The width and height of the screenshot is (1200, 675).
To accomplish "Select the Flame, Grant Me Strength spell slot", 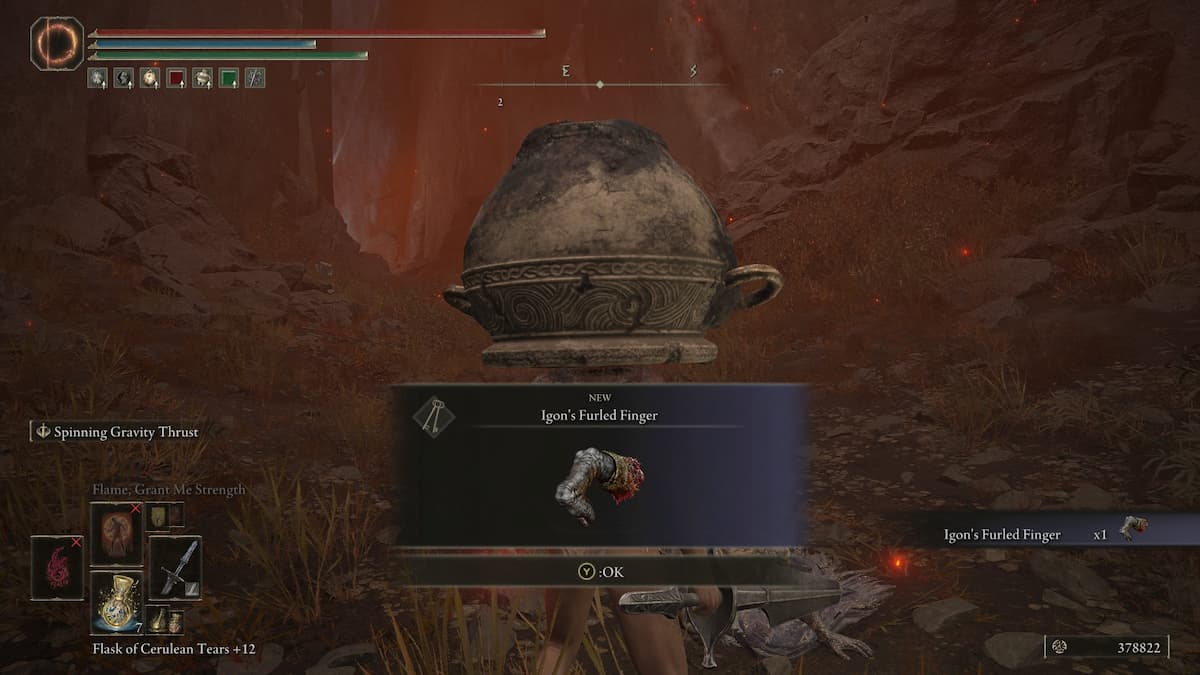I will (117, 533).
